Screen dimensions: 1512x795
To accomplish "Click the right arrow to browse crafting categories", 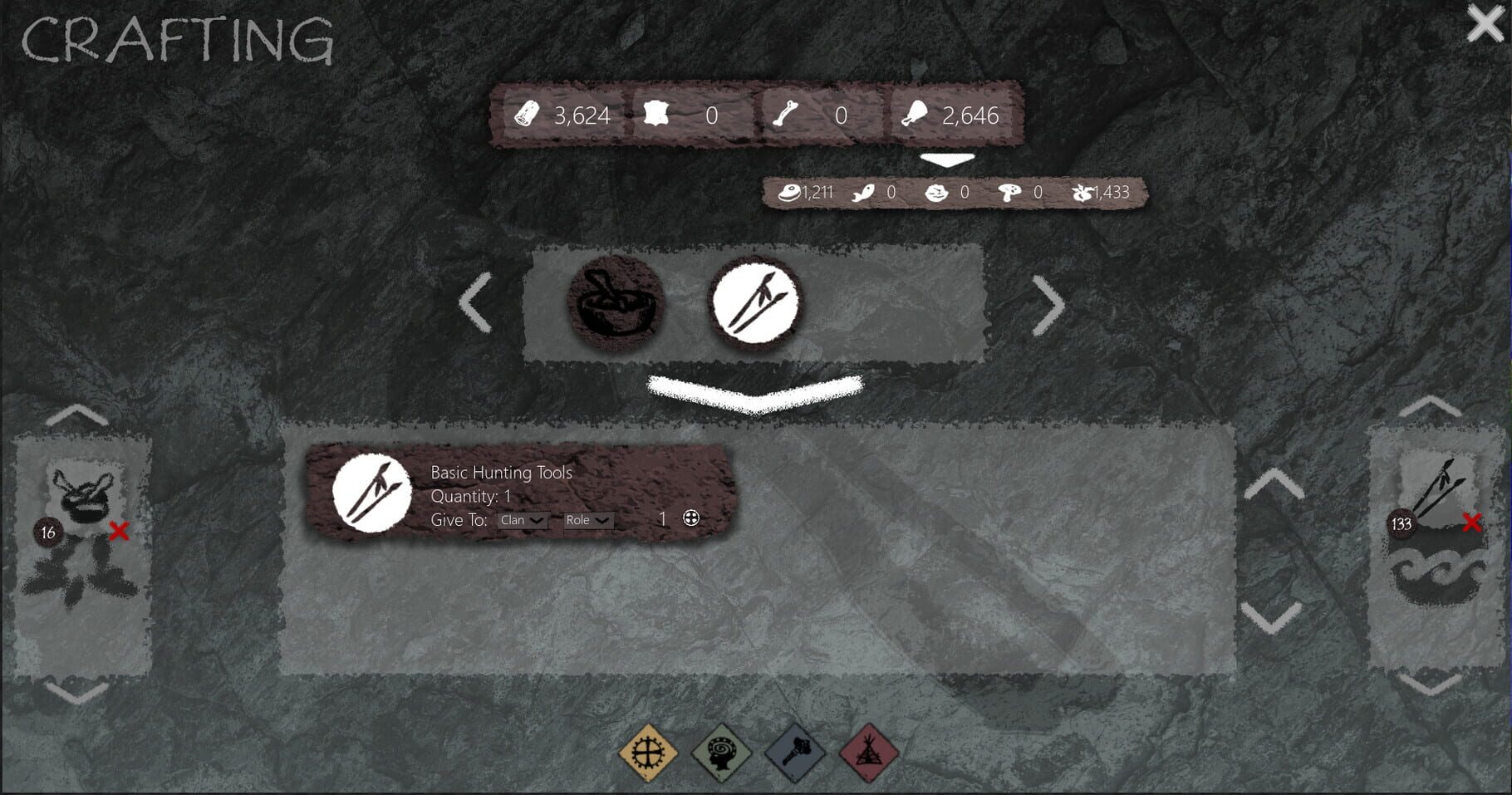I will 1045,302.
